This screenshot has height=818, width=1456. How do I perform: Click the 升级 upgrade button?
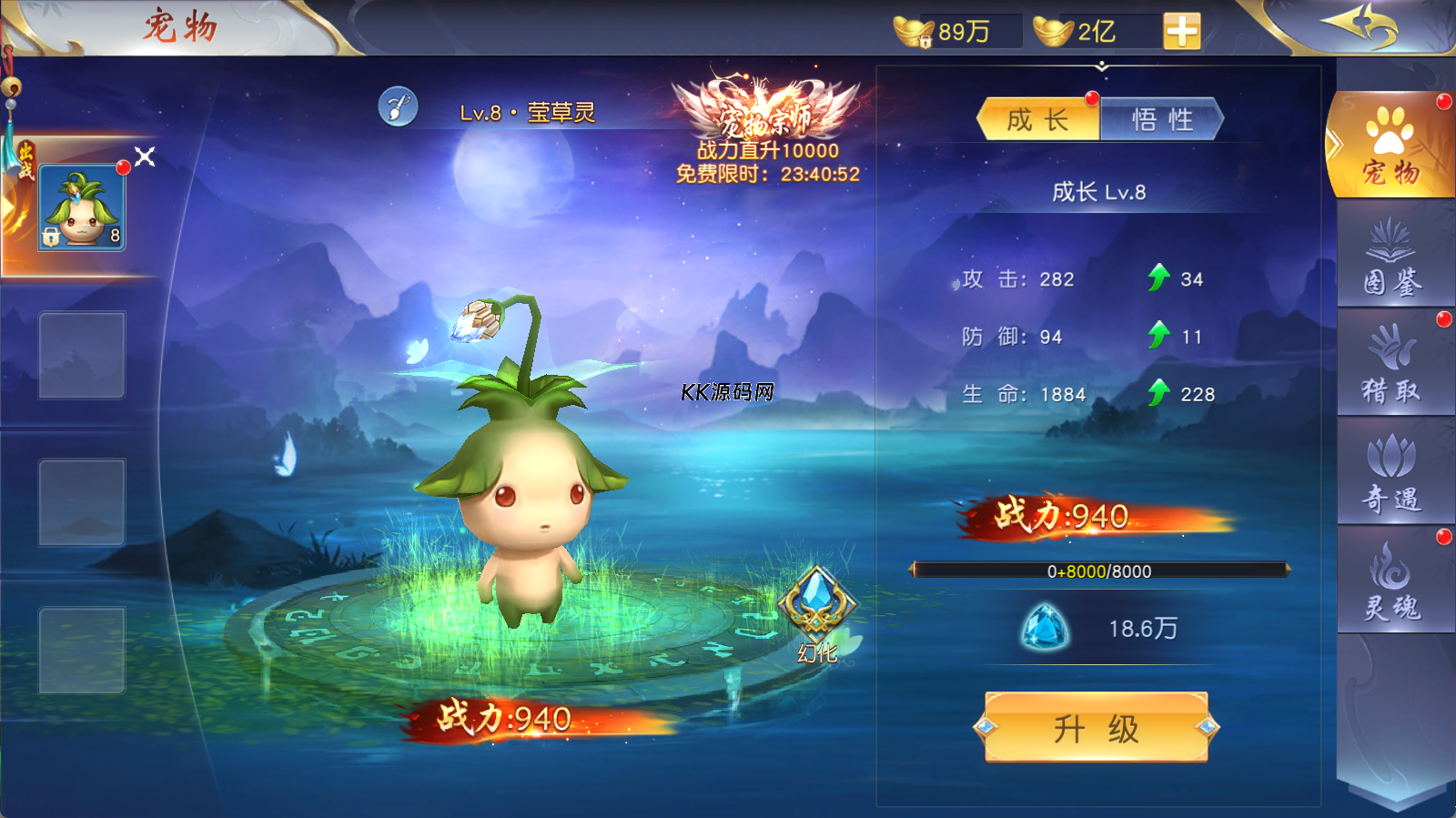[x=1097, y=727]
